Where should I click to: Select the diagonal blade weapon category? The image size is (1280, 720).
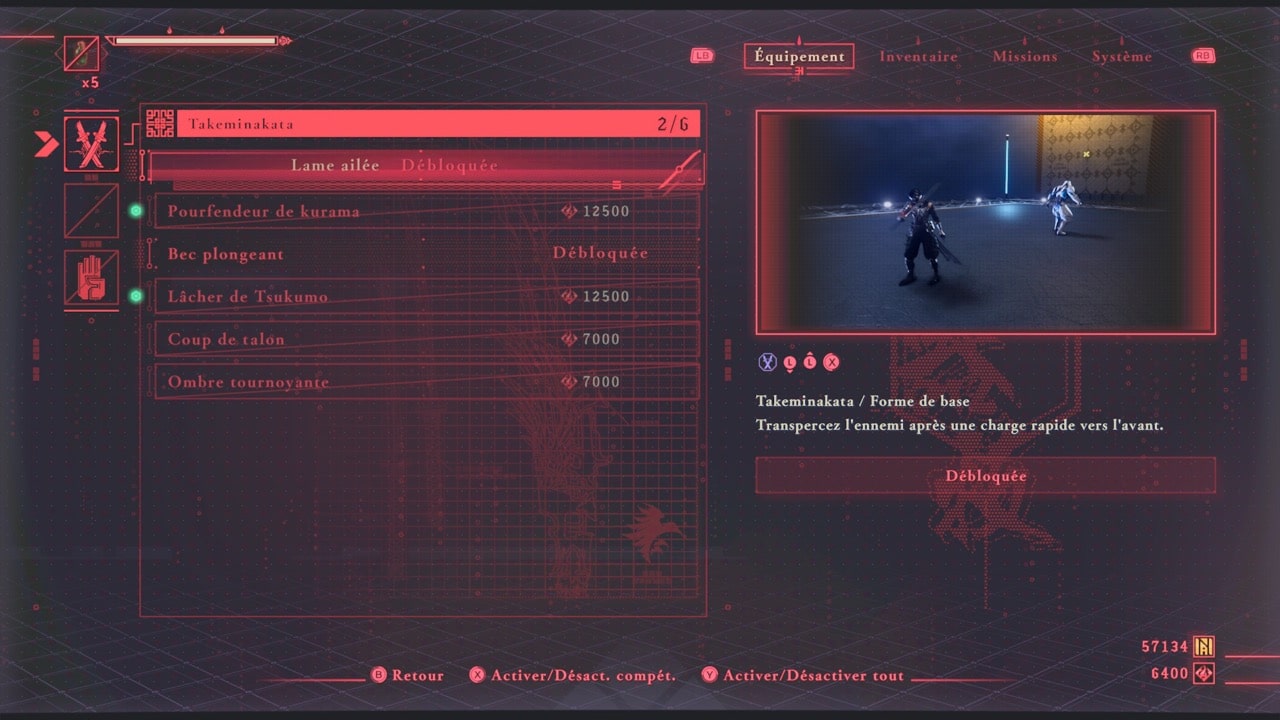click(x=91, y=211)
